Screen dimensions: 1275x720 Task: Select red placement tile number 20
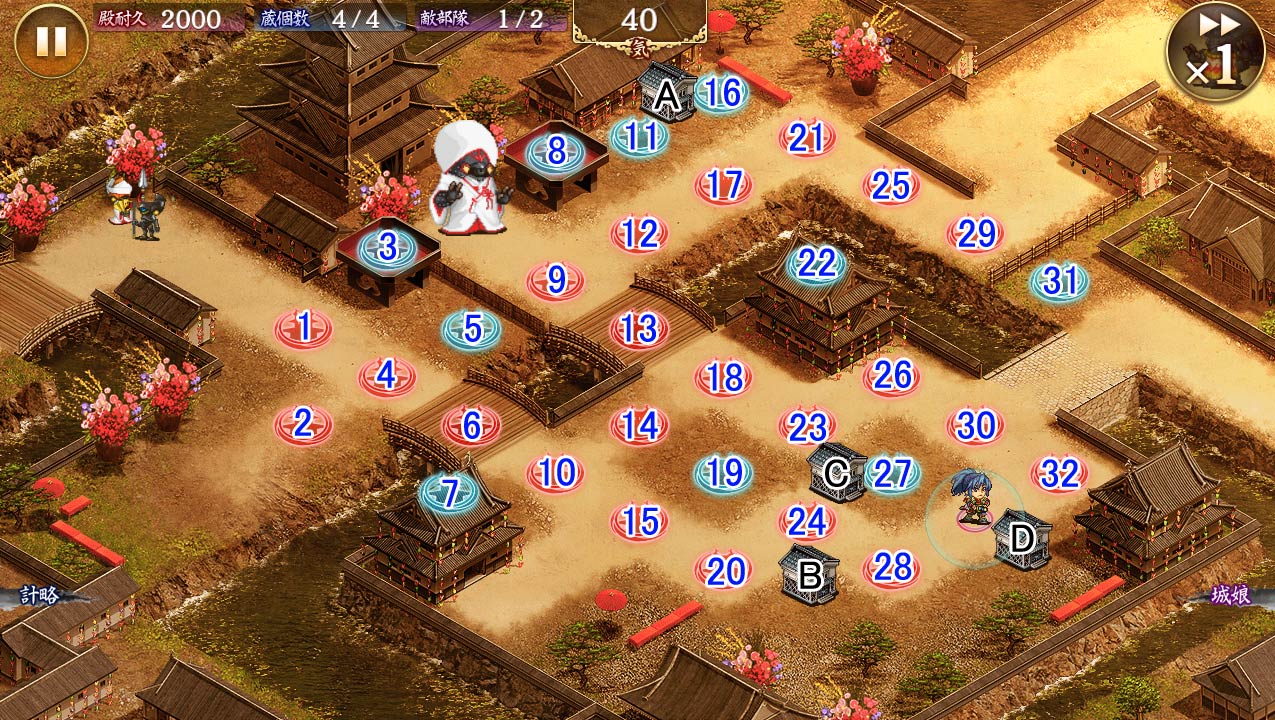[x=723, y=570]
